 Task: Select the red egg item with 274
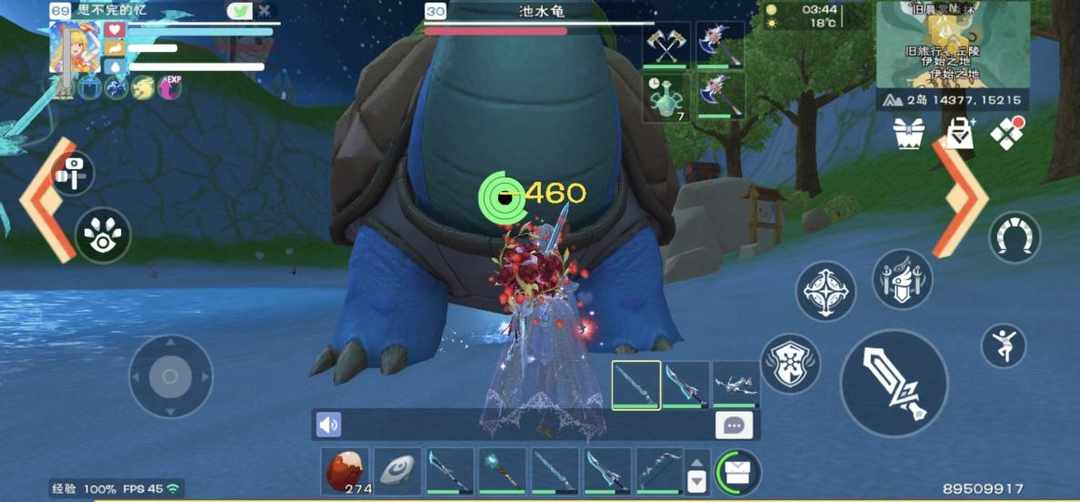(344, 471)
